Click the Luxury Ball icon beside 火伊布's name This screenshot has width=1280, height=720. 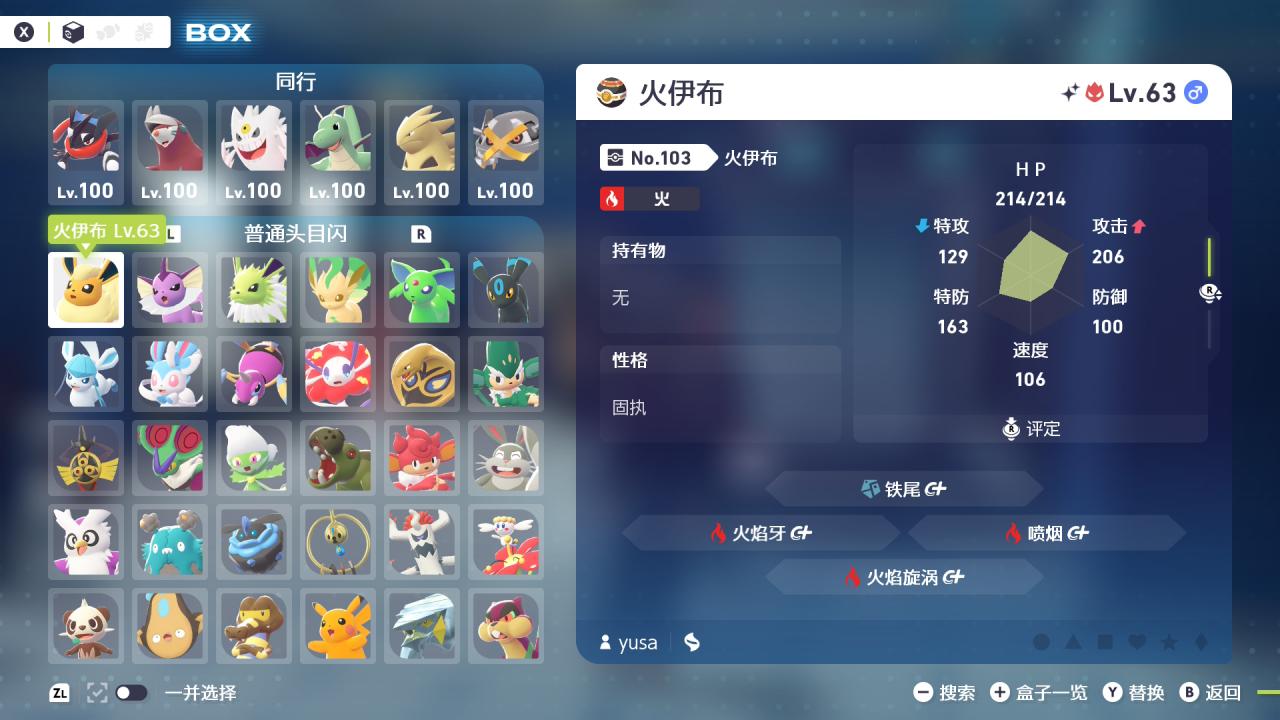[x=611, y=93]
